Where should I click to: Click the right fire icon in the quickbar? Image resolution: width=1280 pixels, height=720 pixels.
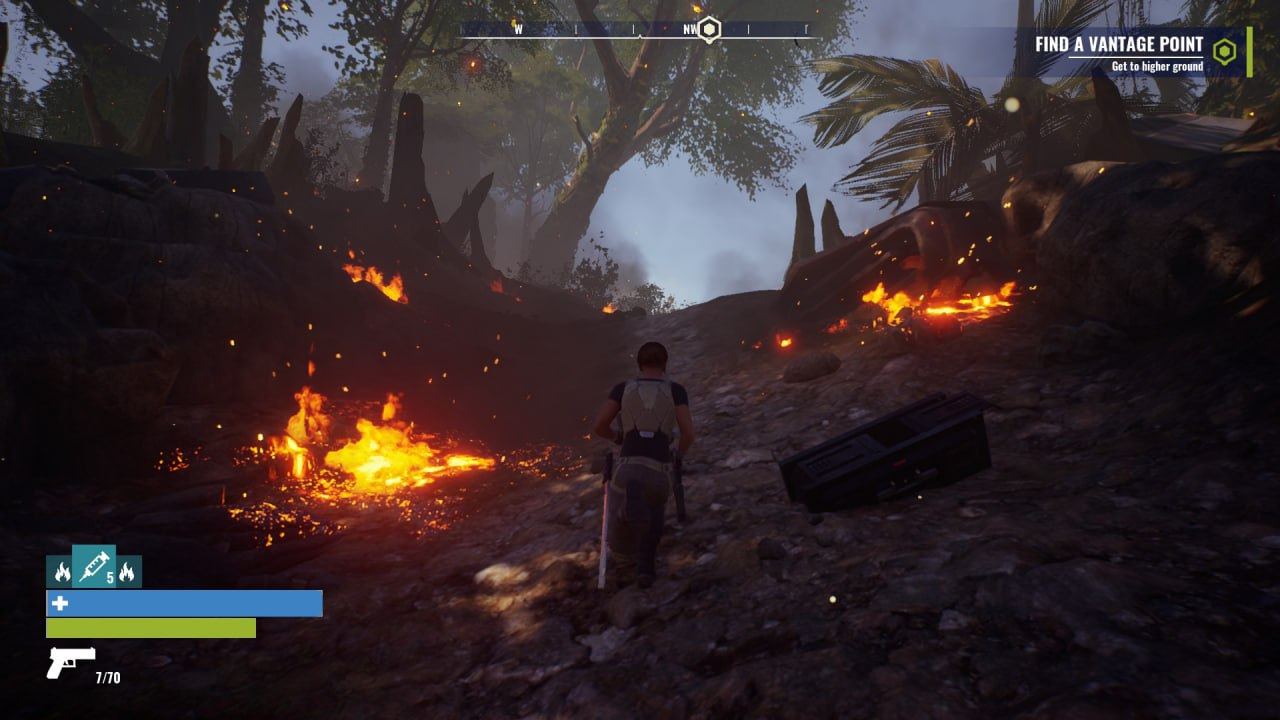(x=126, y=571)
